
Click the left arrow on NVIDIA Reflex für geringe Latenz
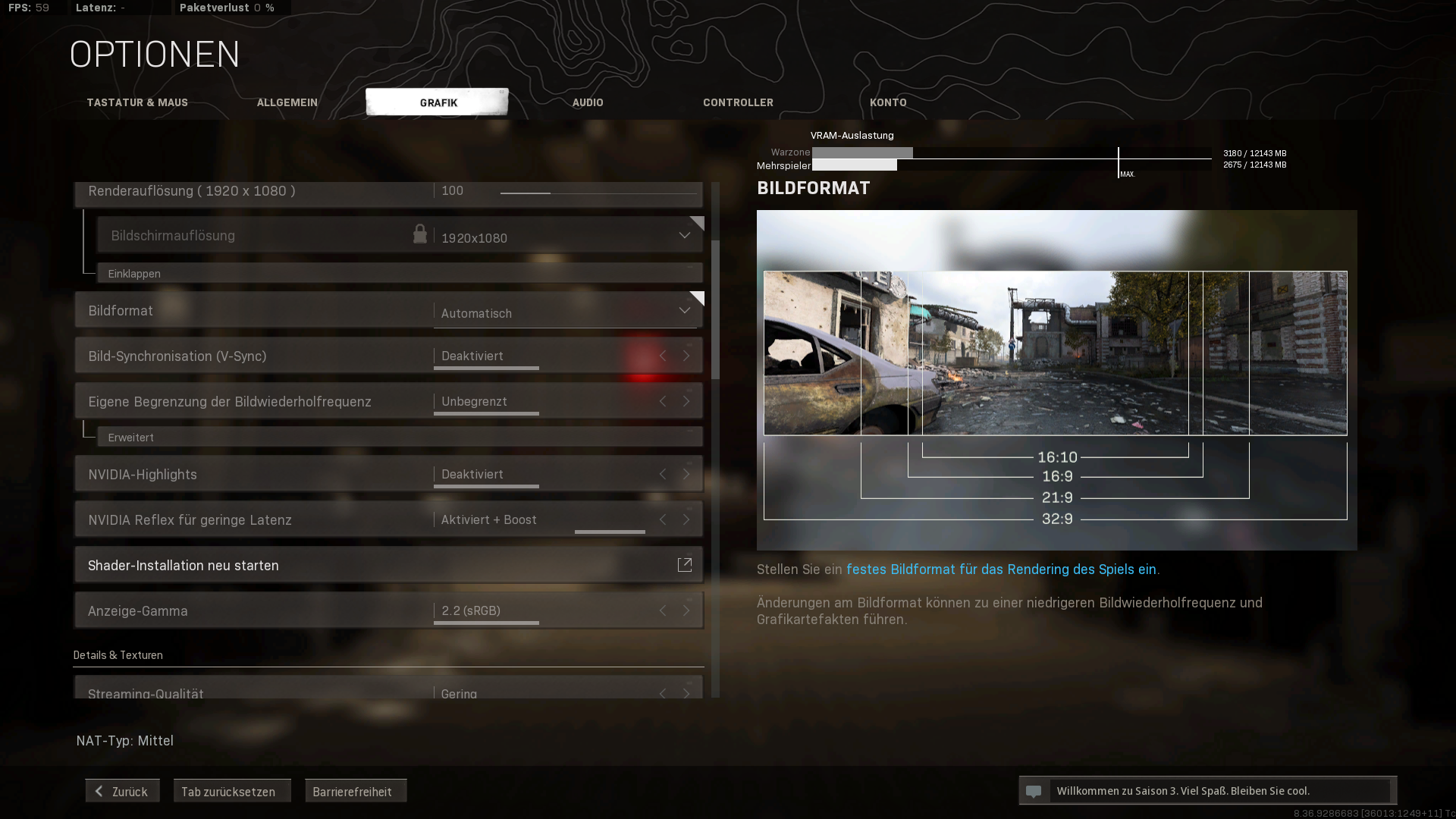click(x=662, y=519)
